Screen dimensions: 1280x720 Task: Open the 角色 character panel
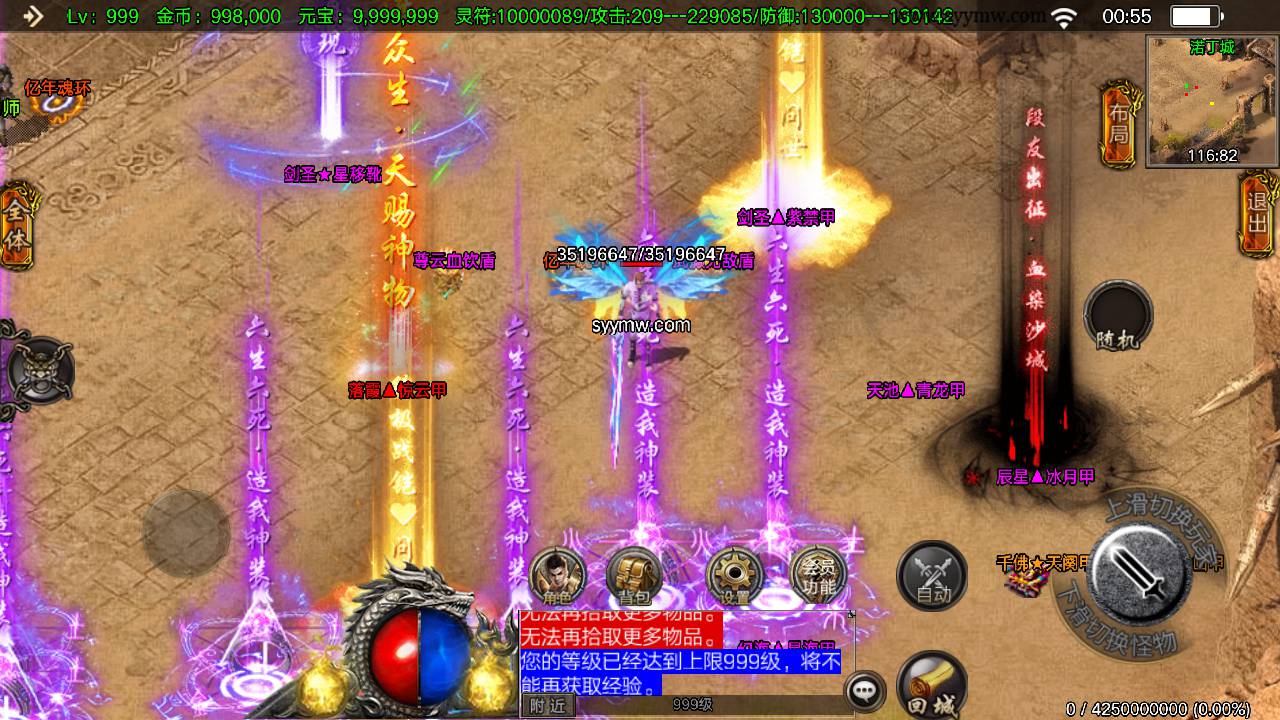pos(557,576)
